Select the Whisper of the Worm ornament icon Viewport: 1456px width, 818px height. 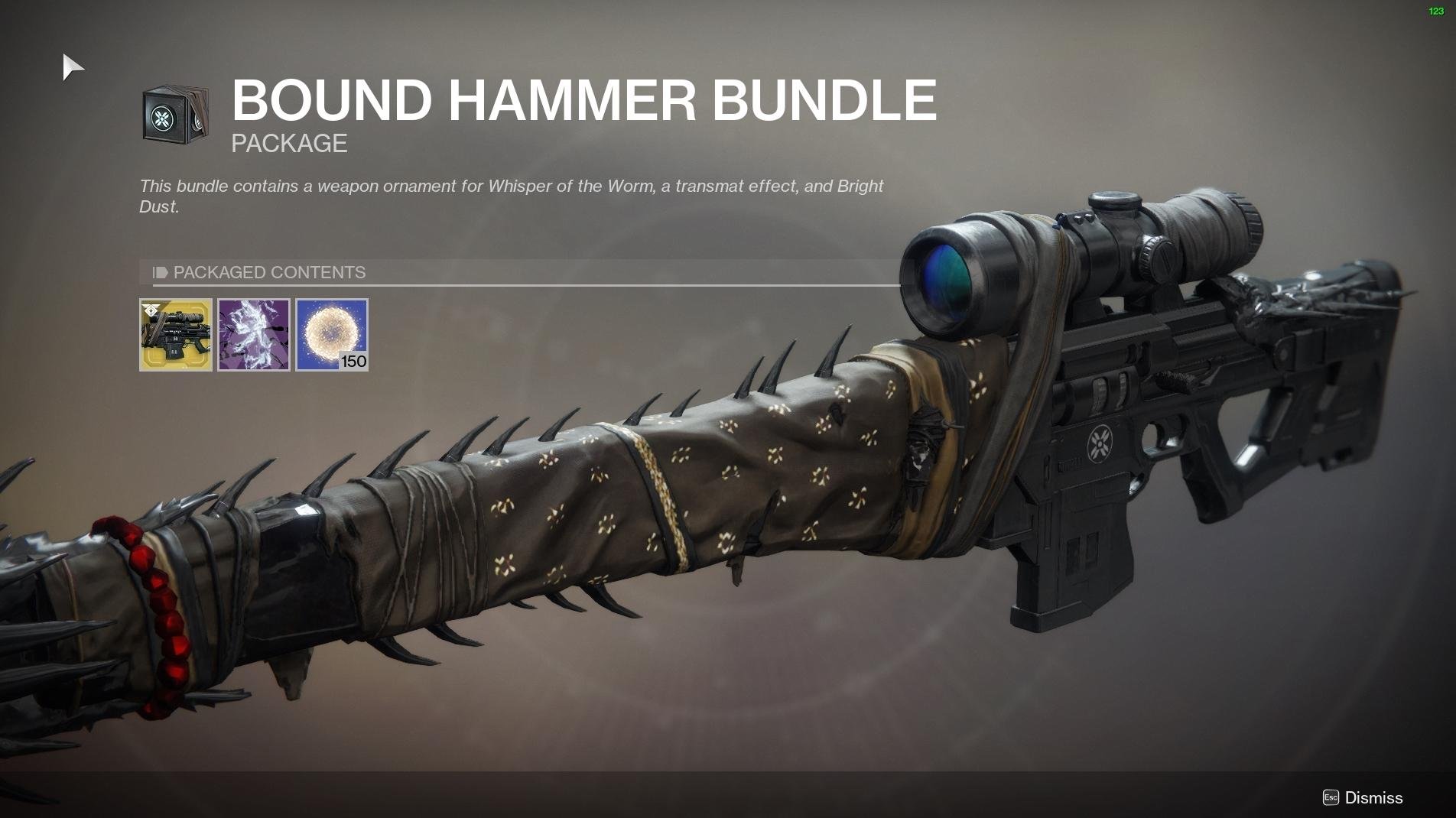tap(174, 335)
